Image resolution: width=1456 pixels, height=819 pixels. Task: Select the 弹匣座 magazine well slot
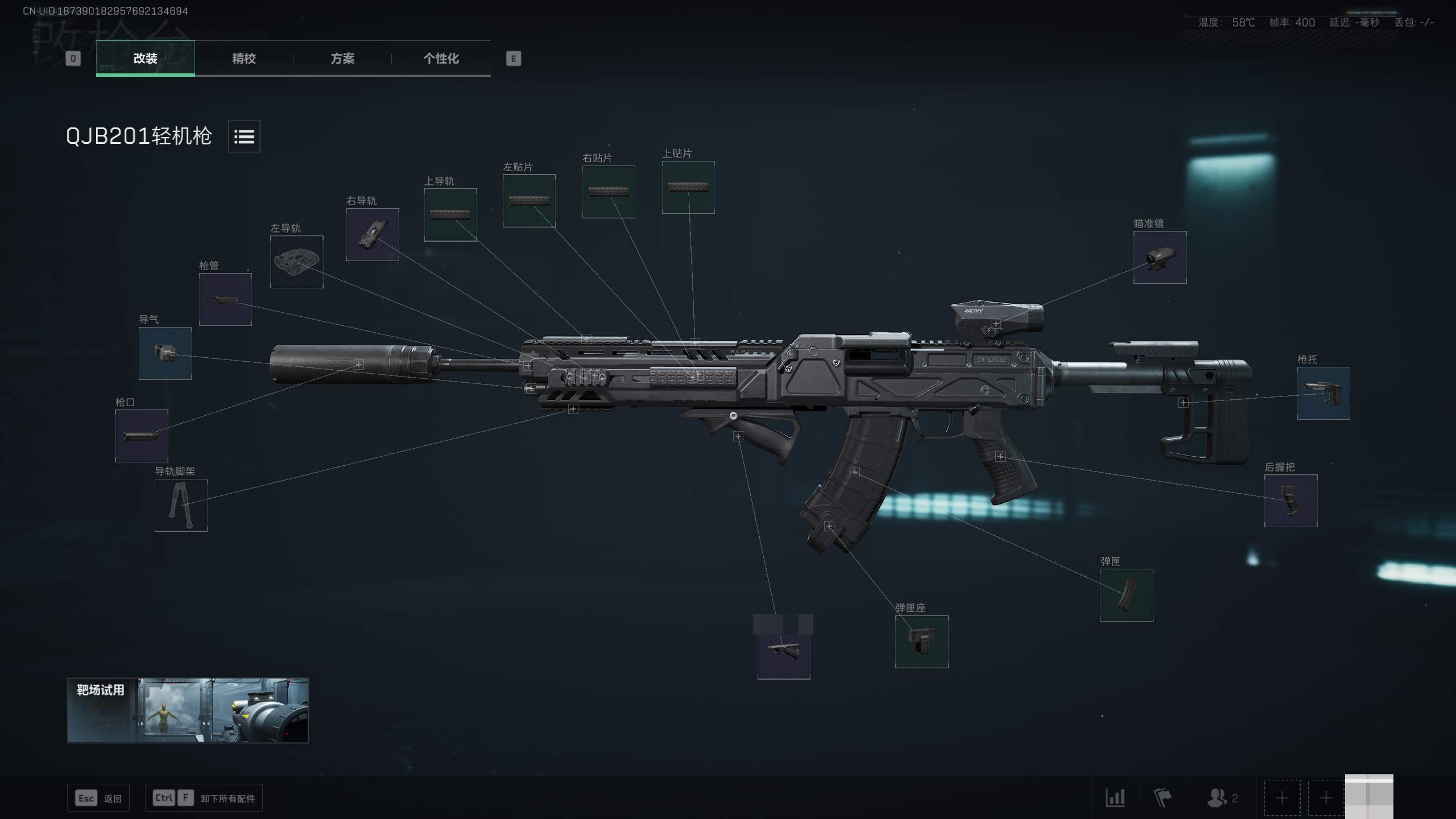921,642
